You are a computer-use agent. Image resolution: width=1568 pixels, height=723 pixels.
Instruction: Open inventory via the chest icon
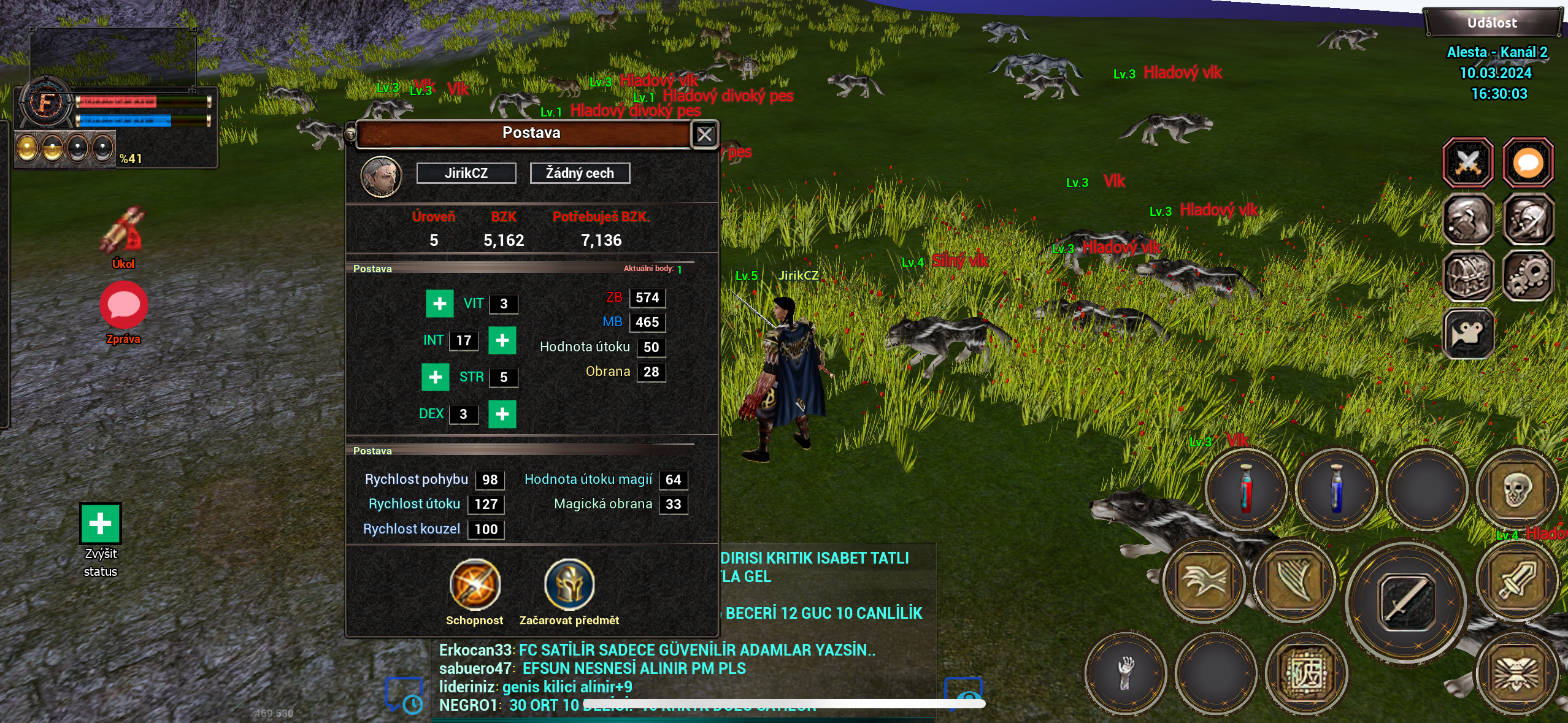coord(1469,277)
